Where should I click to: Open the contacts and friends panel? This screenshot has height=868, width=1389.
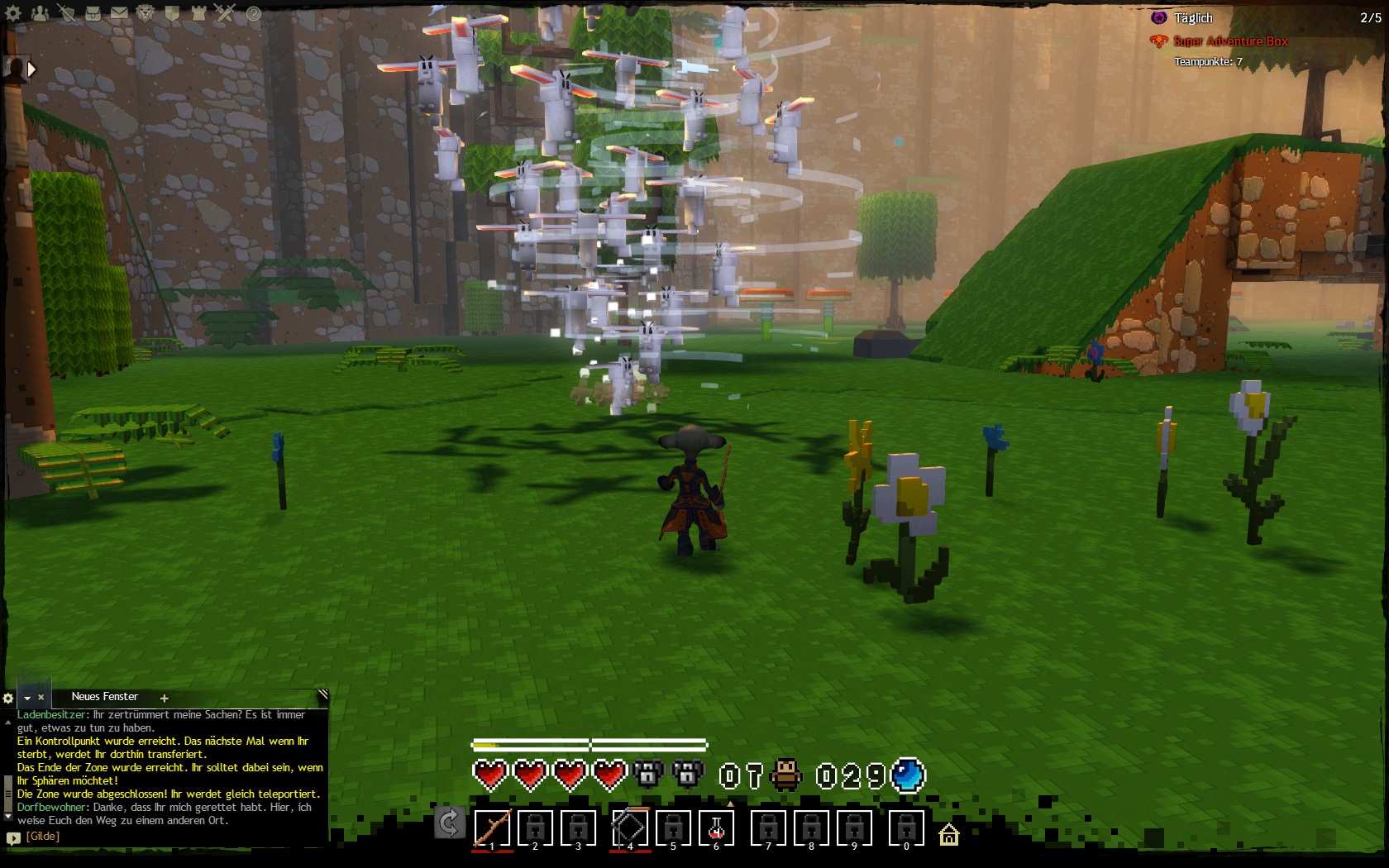click(x=40, y=12)
